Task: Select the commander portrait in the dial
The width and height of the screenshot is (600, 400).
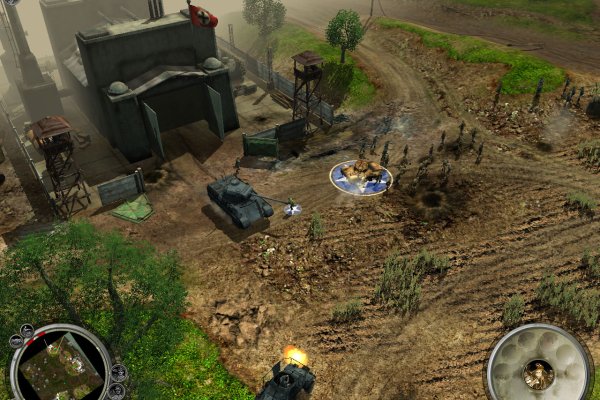Action: pyautogui.click(x=538, y=374)
